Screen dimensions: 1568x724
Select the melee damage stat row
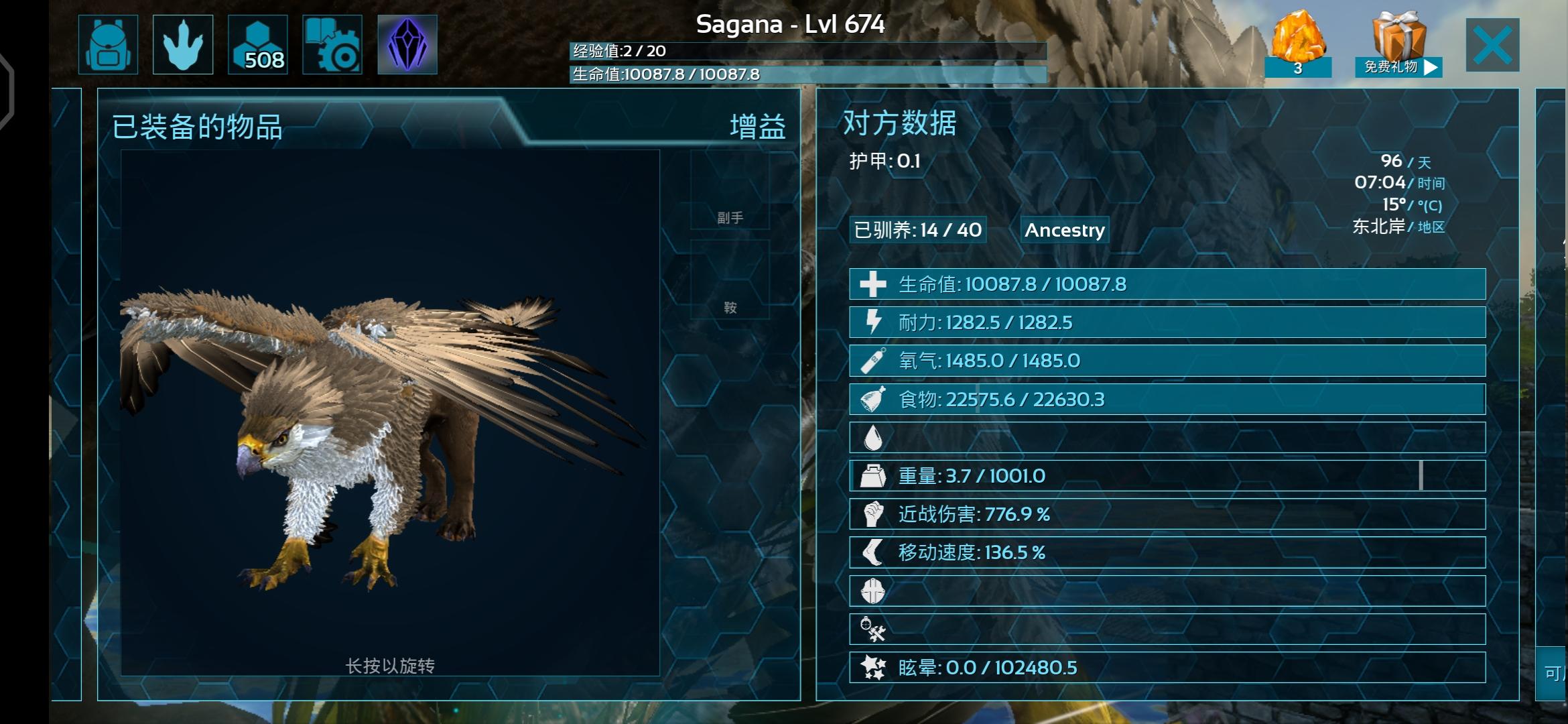click(x=1167, y=514)
